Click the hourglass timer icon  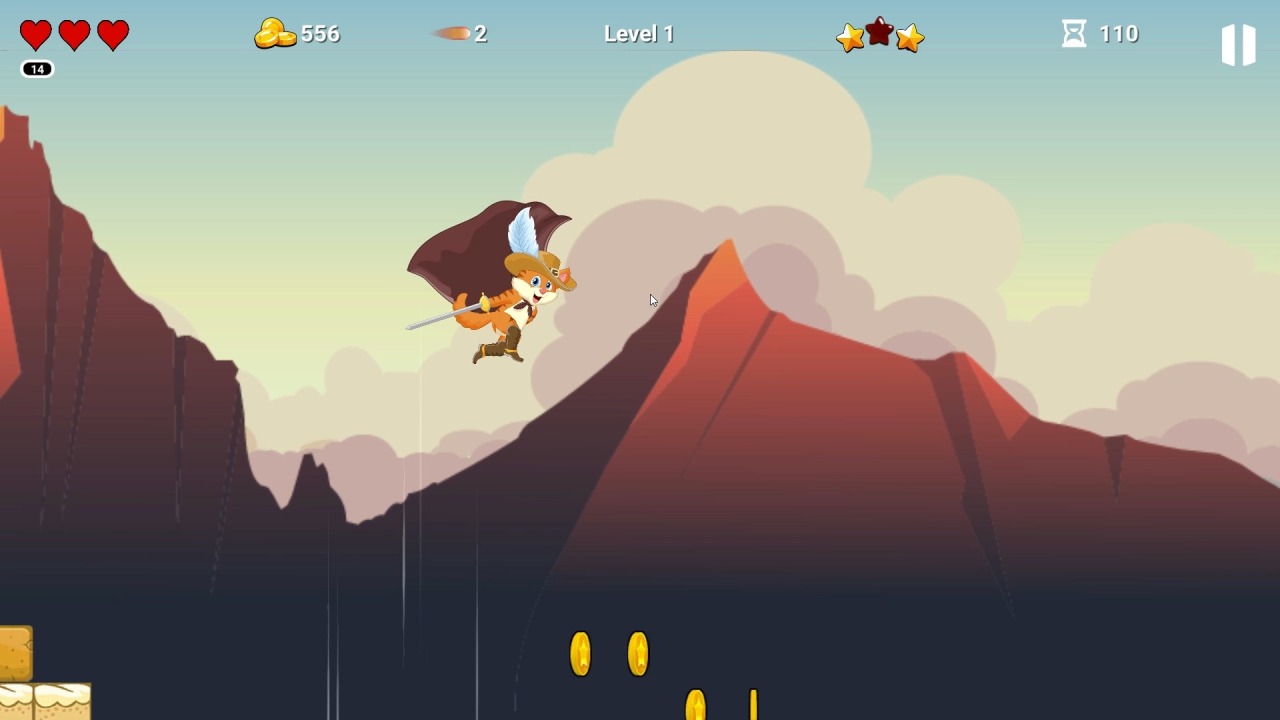point(1072,33)
